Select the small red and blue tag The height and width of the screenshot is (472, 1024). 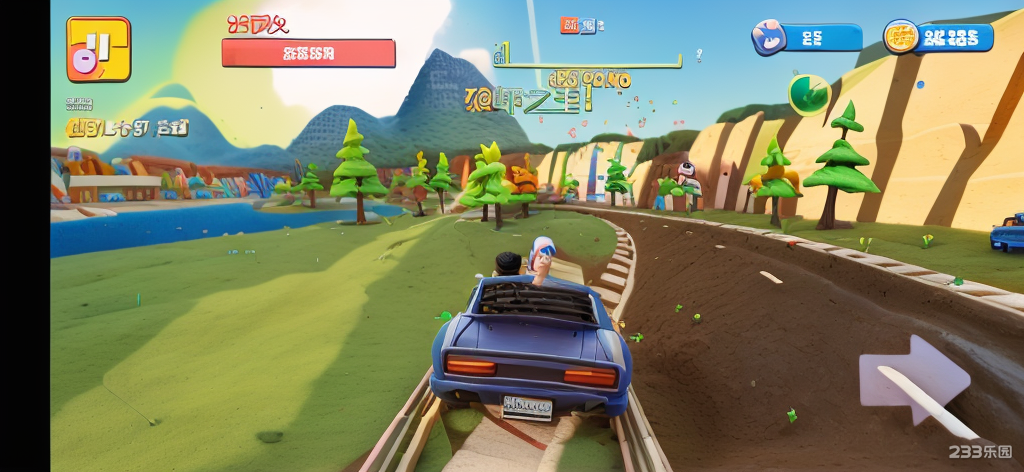[577, 25]
